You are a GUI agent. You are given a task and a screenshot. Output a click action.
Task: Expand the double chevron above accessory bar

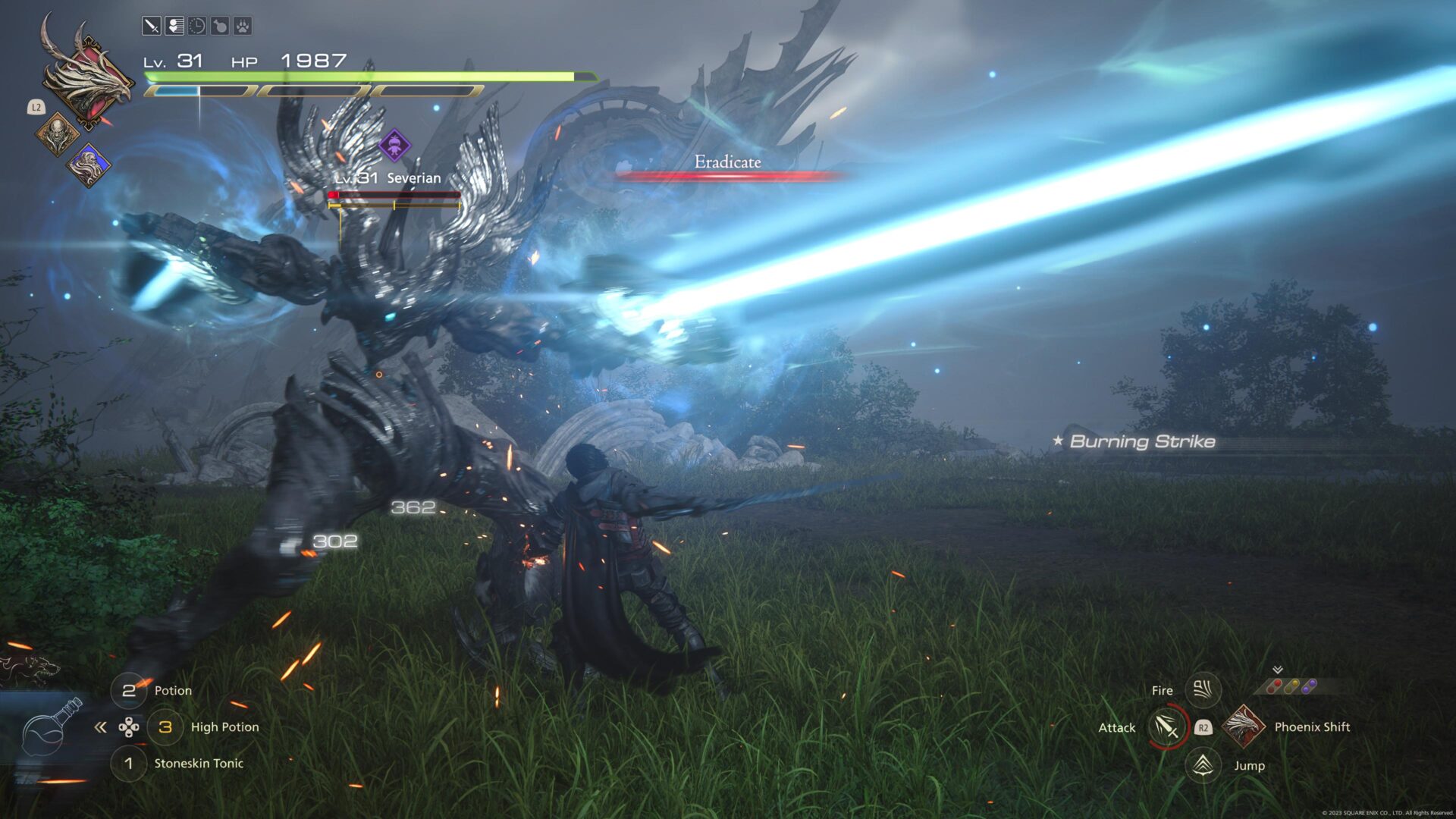(1278, 670)
